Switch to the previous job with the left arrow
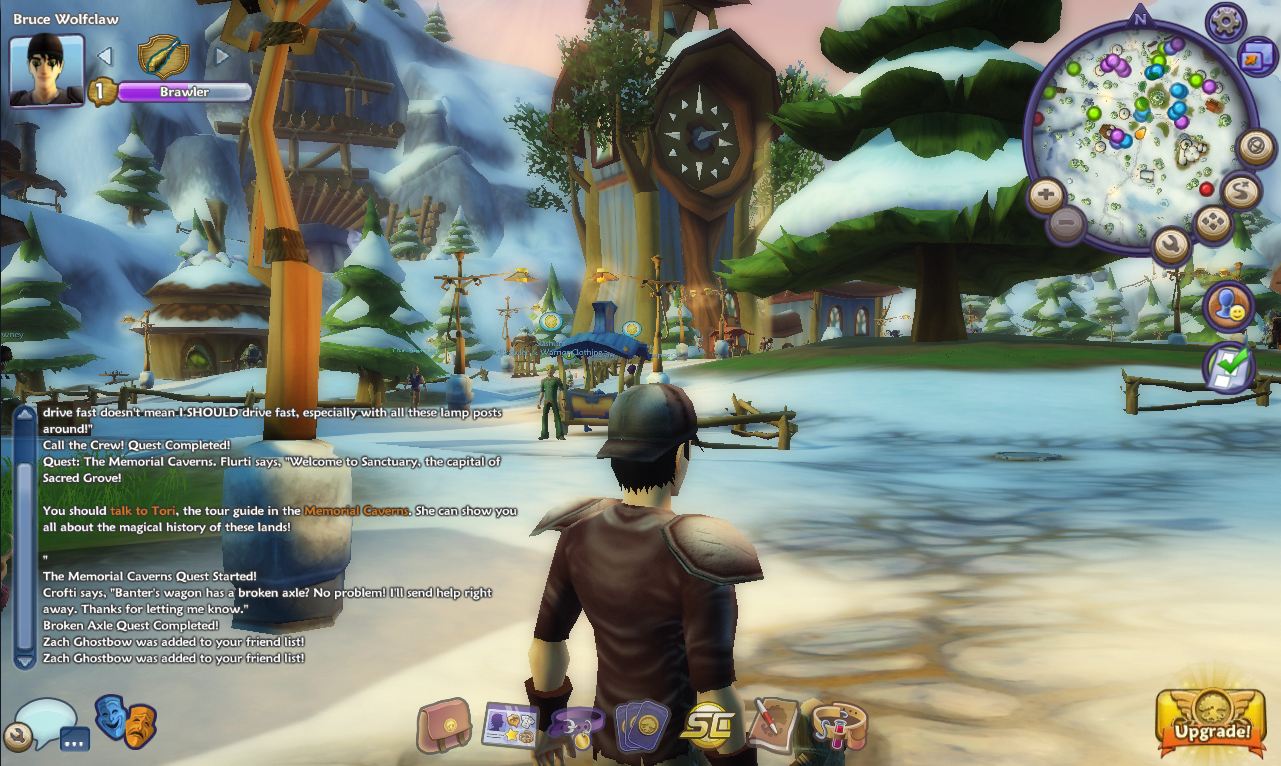Viewport: 1281px width, 766px height. 105,56
